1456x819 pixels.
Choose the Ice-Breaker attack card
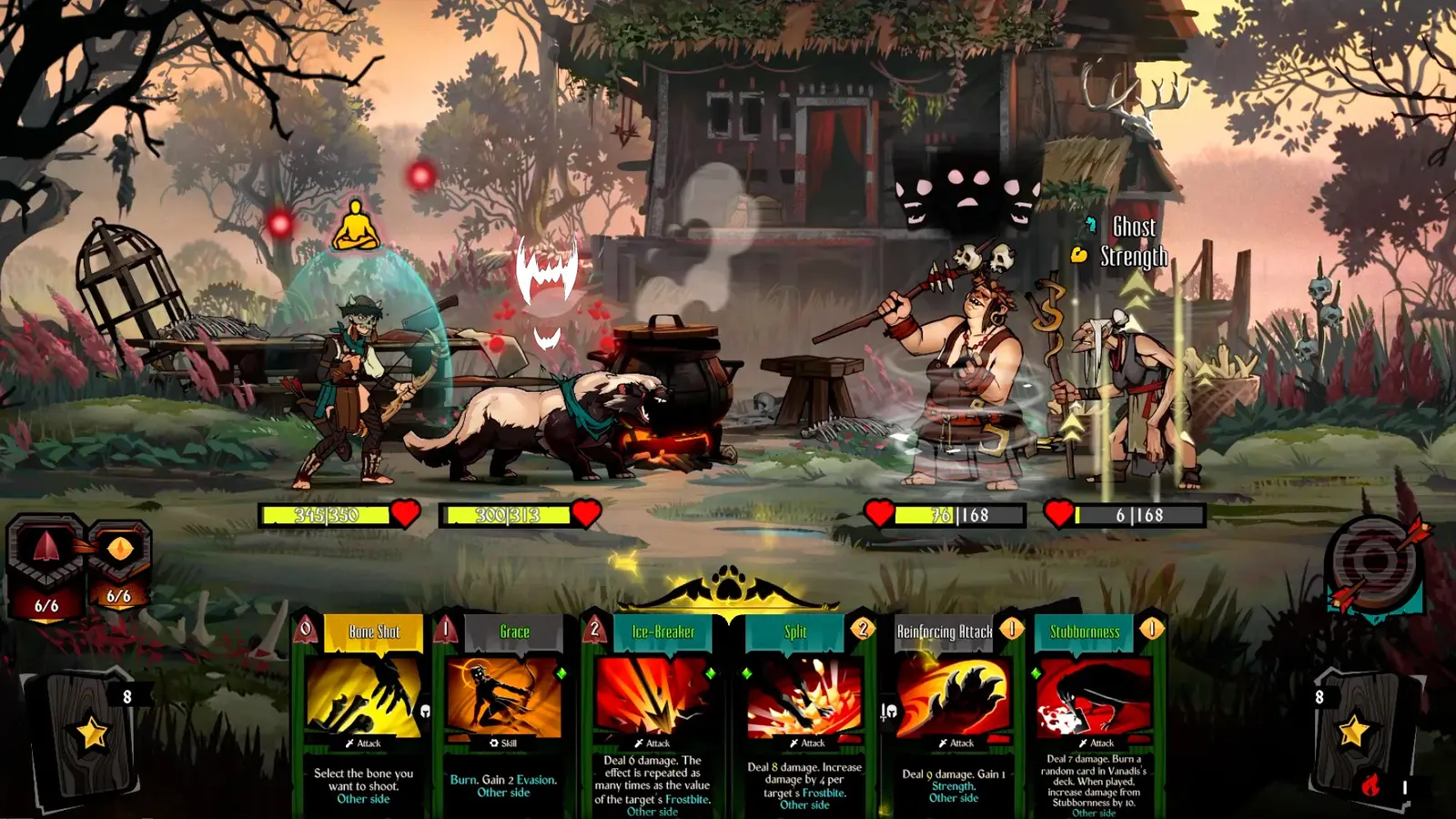(652, 714)
